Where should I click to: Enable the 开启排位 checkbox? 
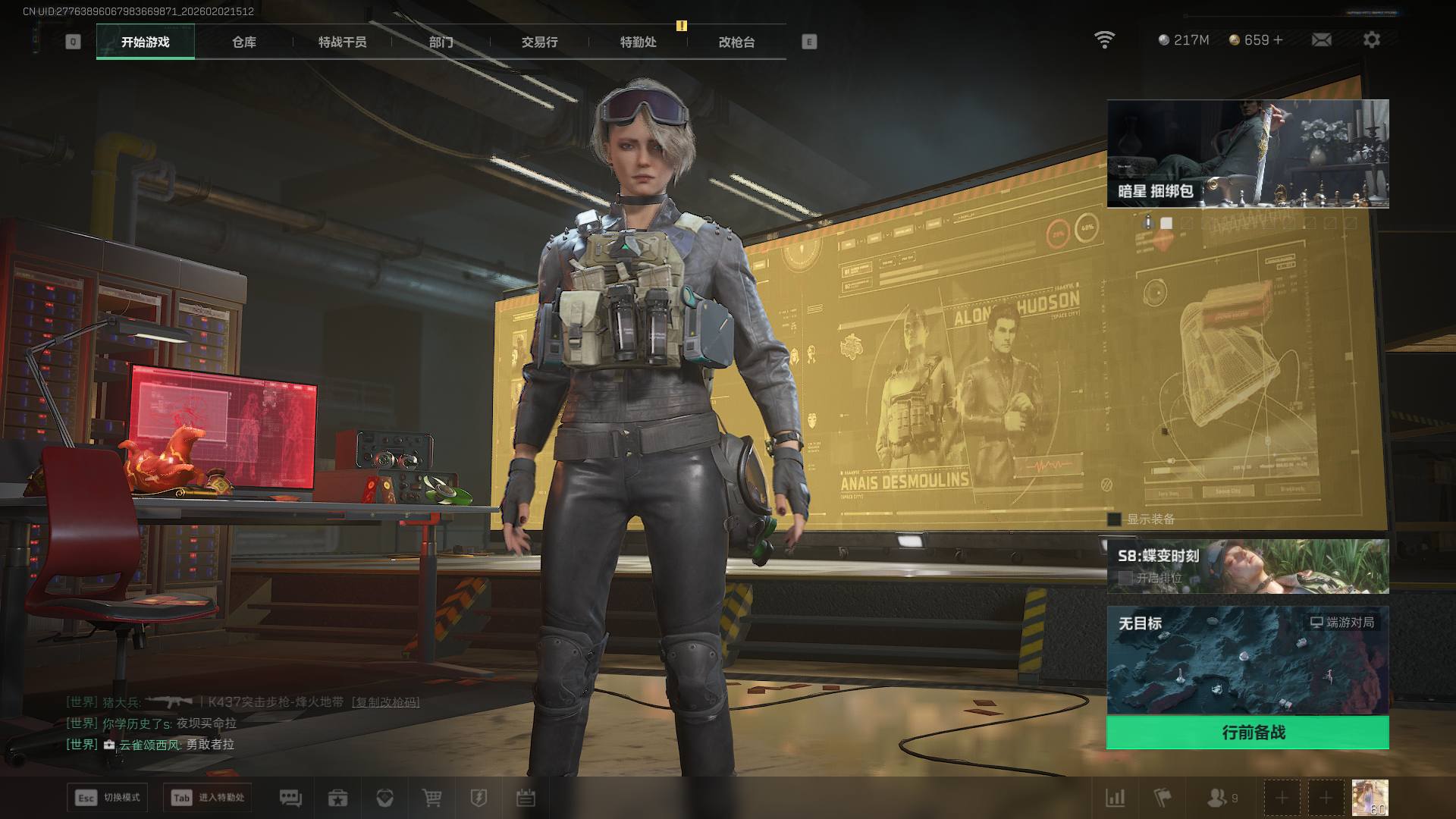pos(1126,578)
